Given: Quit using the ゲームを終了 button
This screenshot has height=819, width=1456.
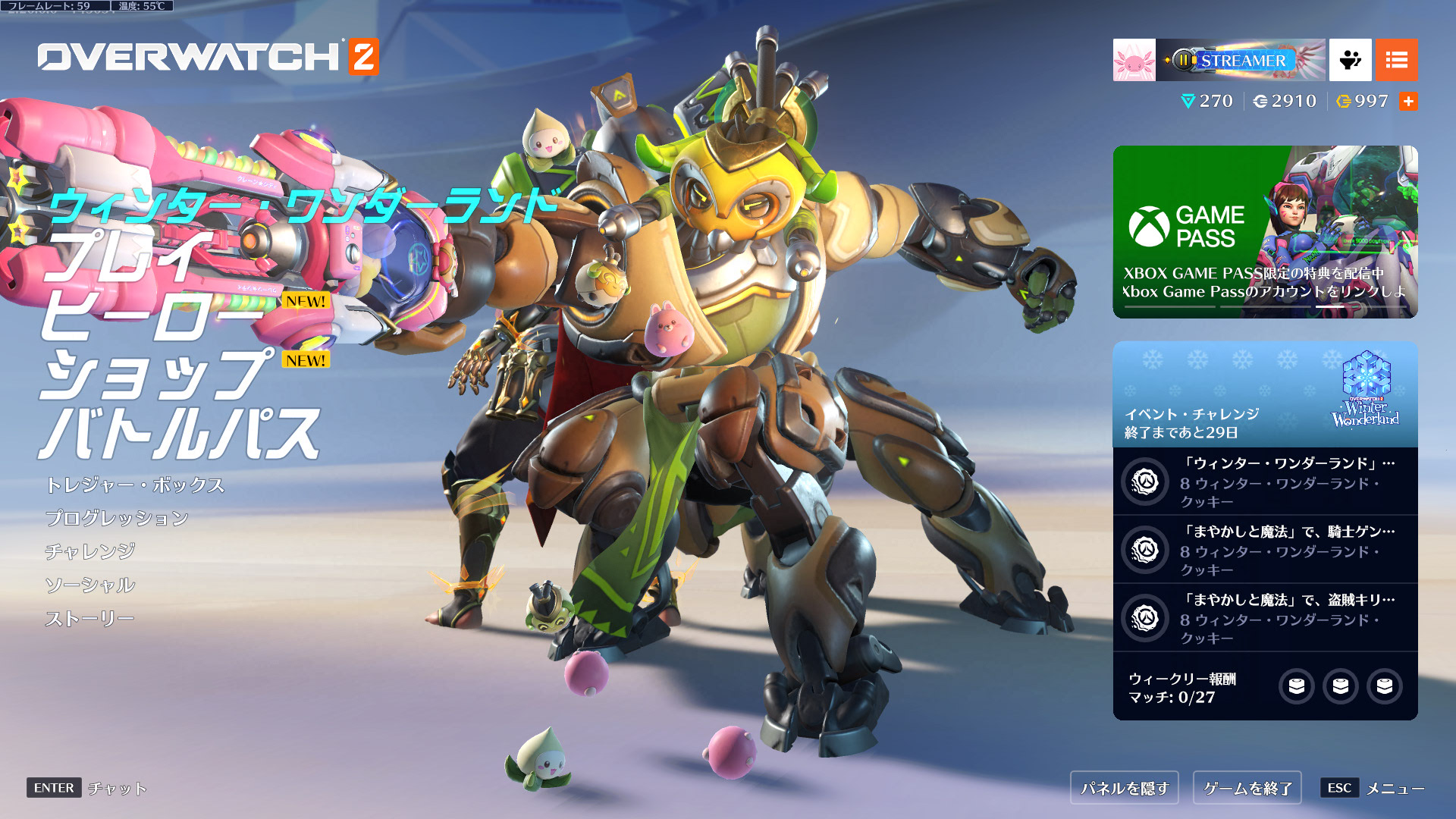Looking at the screenshot, I should pos(1247,789).
